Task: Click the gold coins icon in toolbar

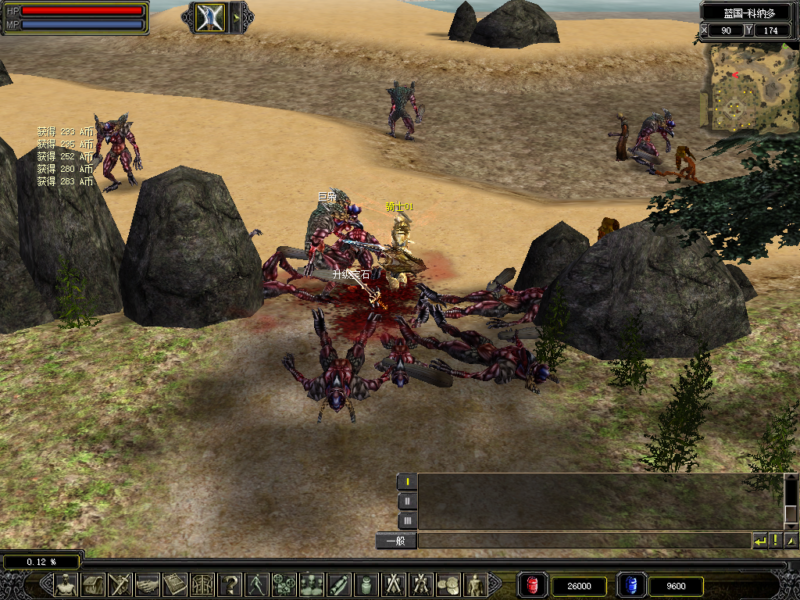Action: point(448,585)
